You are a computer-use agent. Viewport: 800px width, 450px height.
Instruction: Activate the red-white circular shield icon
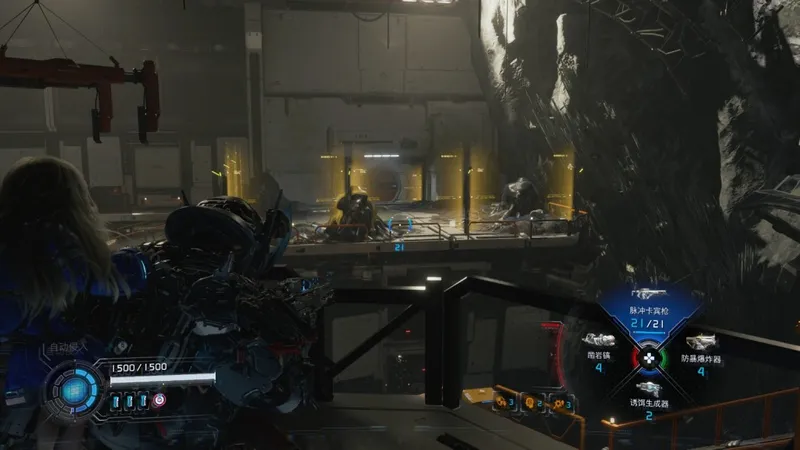tap(158, 401)
